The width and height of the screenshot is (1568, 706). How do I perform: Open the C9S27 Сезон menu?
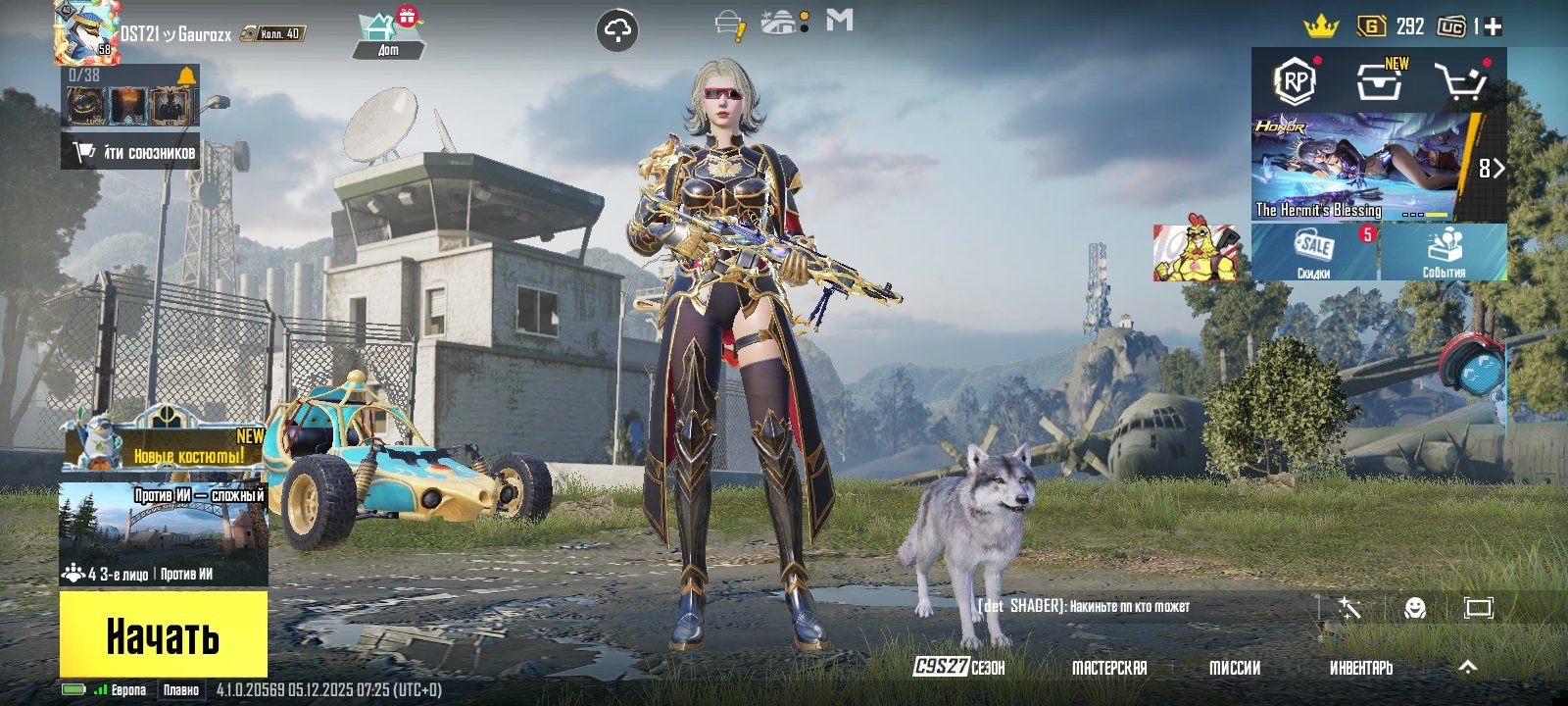pyautogui.click(x=959, y=668)
